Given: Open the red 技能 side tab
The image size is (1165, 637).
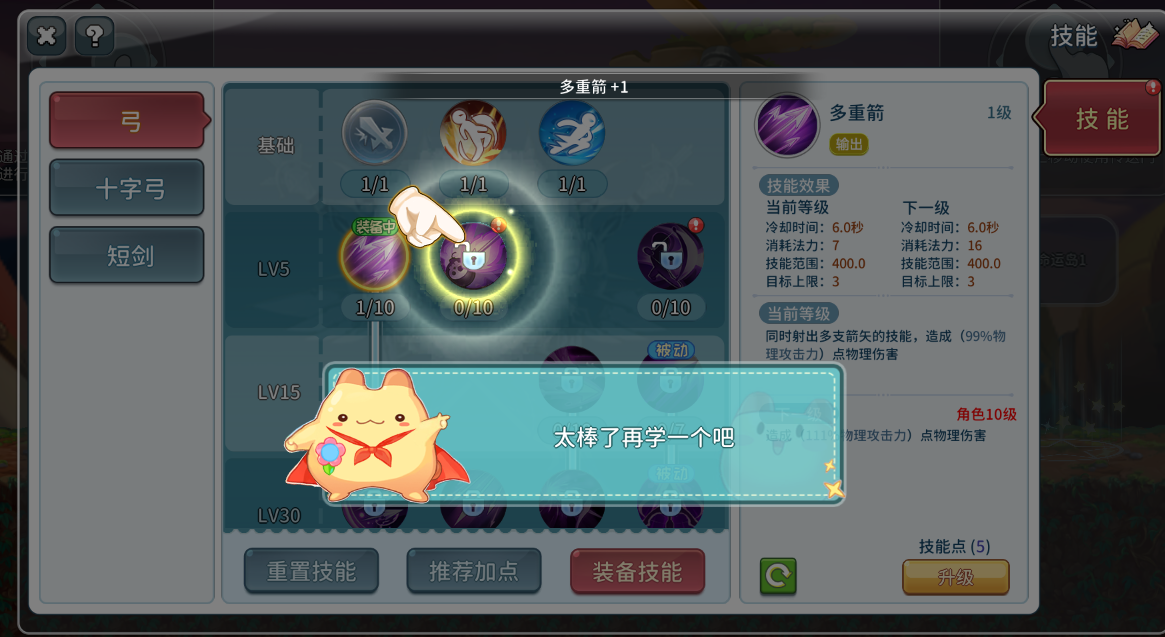Looking at the screenshot, I should (x=1101, y=120).
